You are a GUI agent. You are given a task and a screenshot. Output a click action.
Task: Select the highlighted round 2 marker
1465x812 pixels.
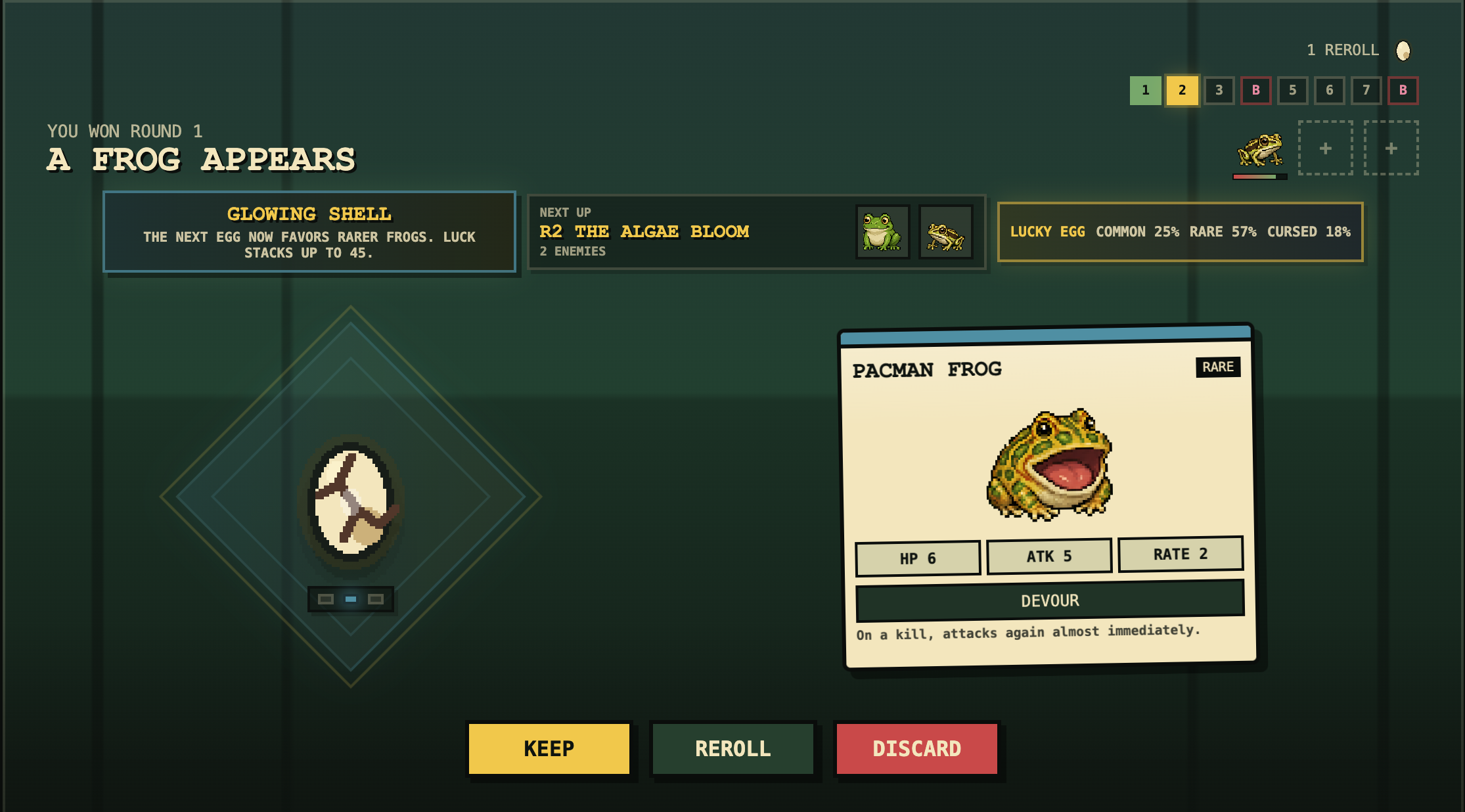point(1182,91)
